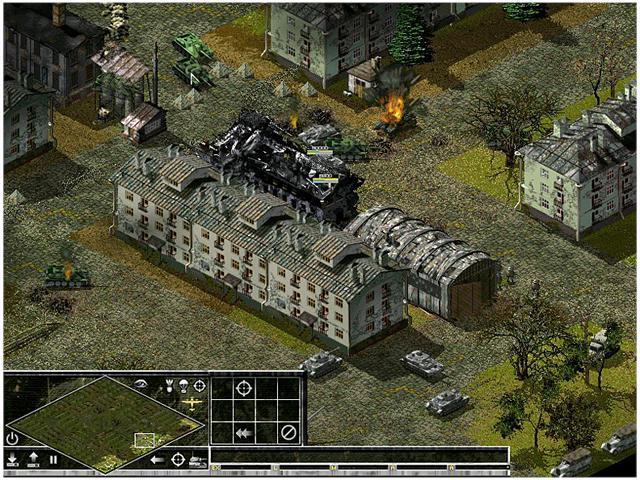Issue the stop/cancel order
The height and width of the screenshot is (480, 640).
288,433
